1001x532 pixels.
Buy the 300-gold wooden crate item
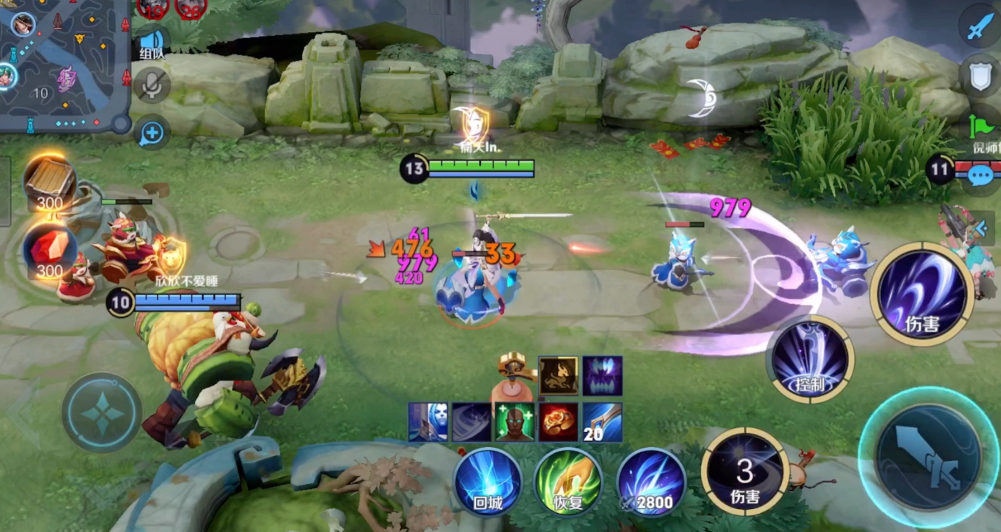point(50,185)
